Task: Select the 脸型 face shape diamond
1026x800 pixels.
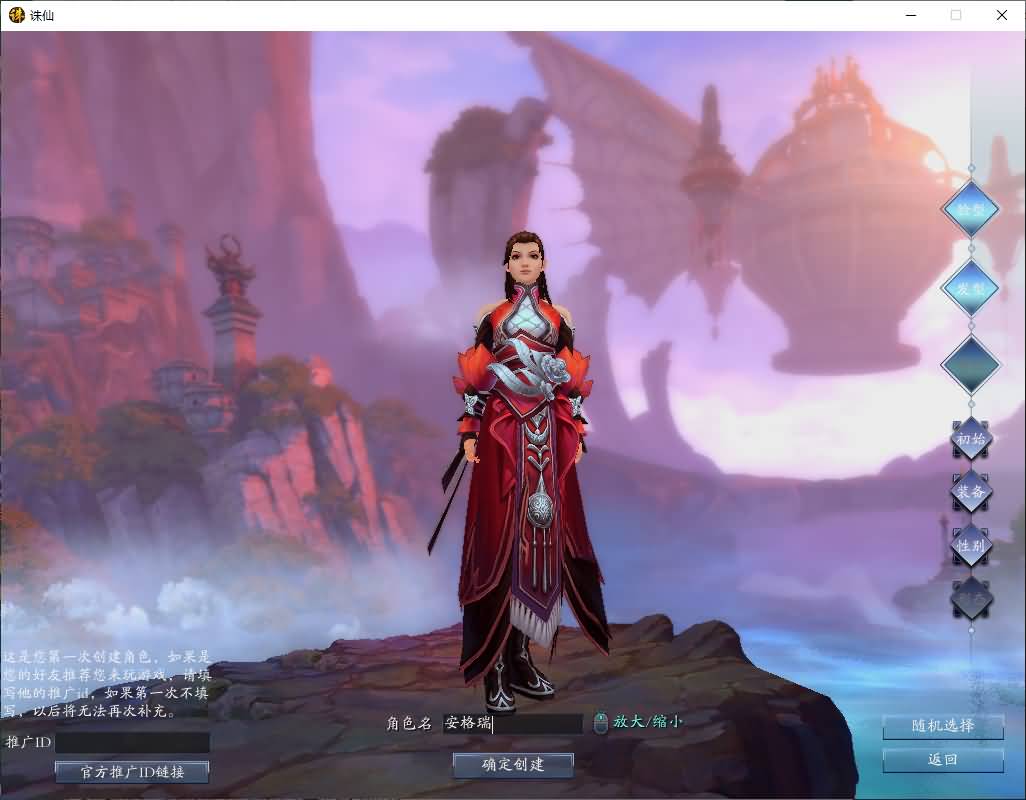Action: [x=970, y=209]
